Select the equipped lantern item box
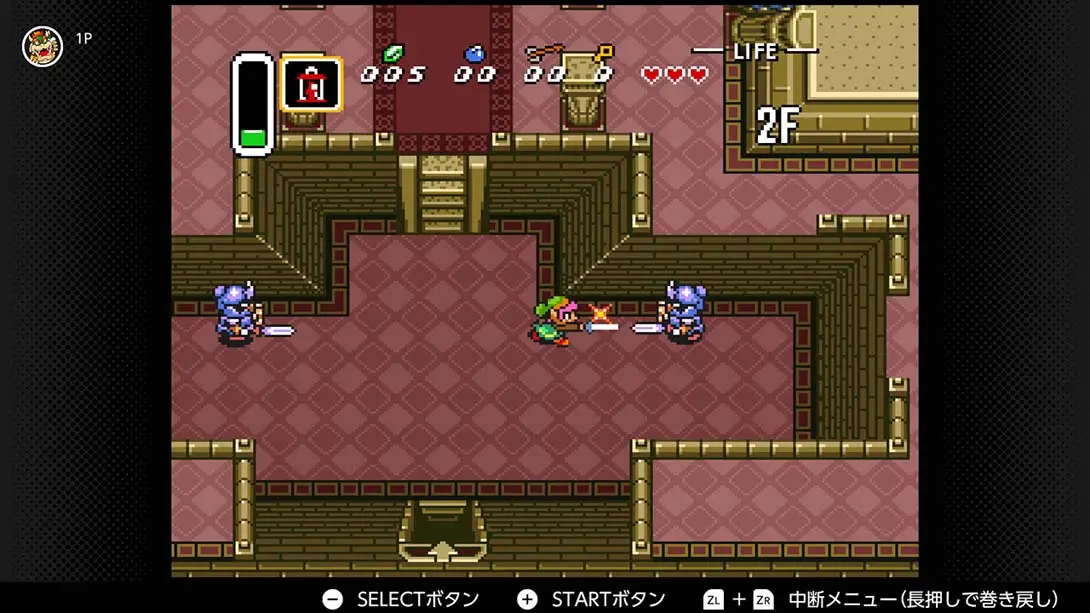 [x=312, y=85]
